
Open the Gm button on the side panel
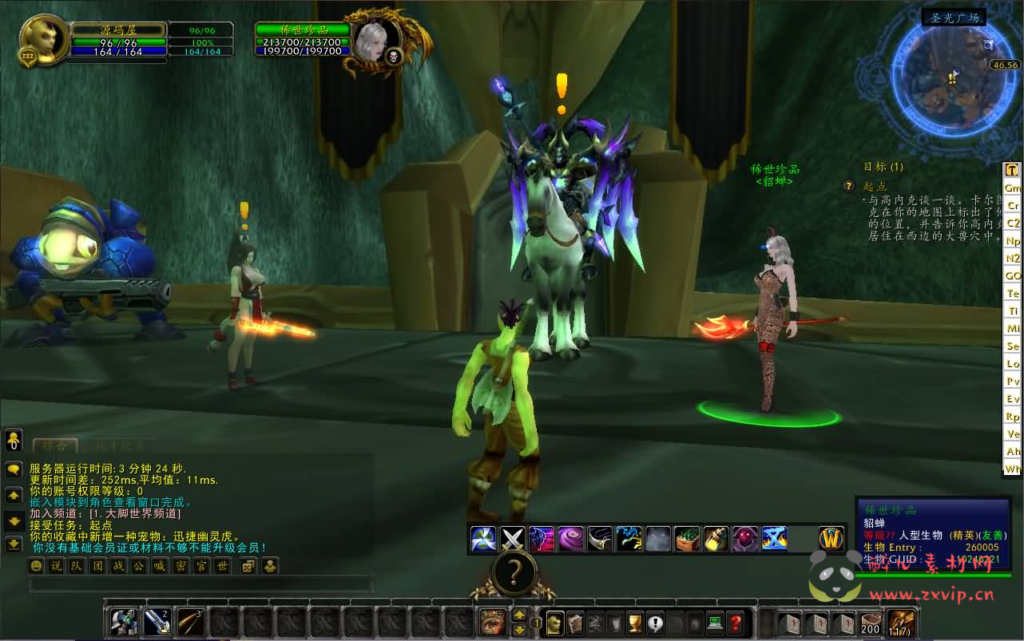pos(1013,188)
